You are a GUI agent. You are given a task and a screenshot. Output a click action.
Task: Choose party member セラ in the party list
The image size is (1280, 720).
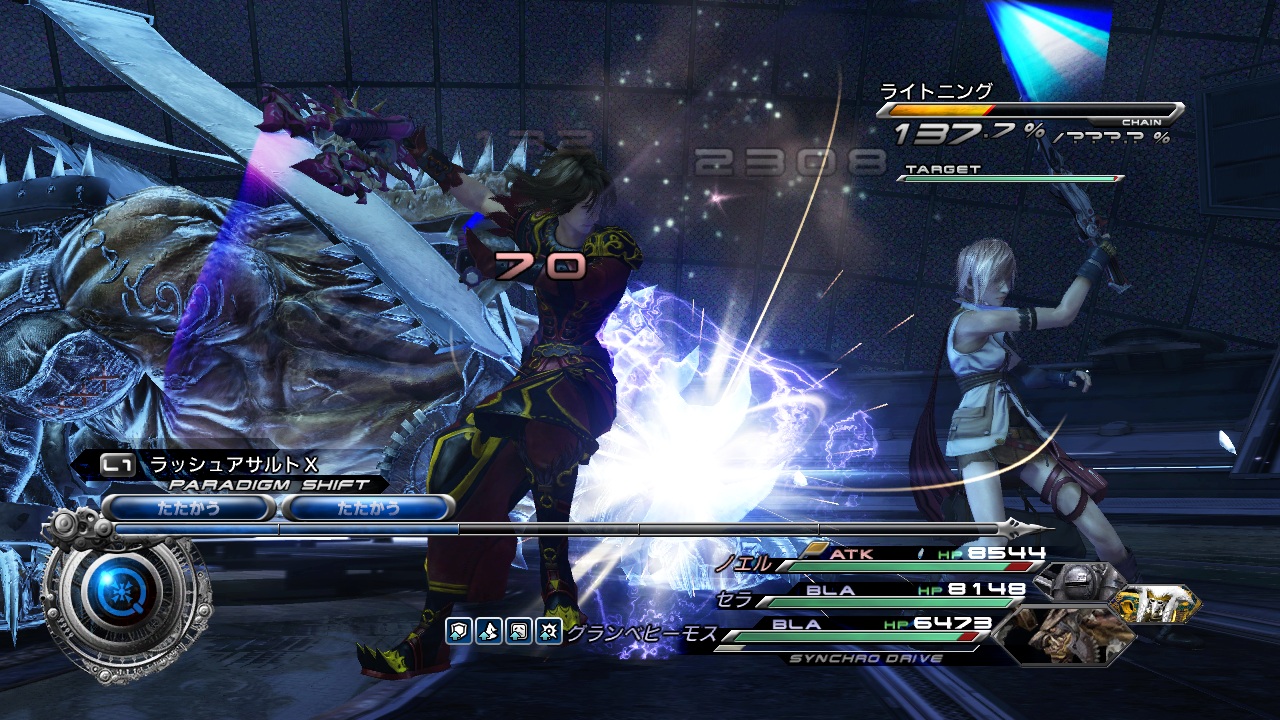[x=734, y=600]
